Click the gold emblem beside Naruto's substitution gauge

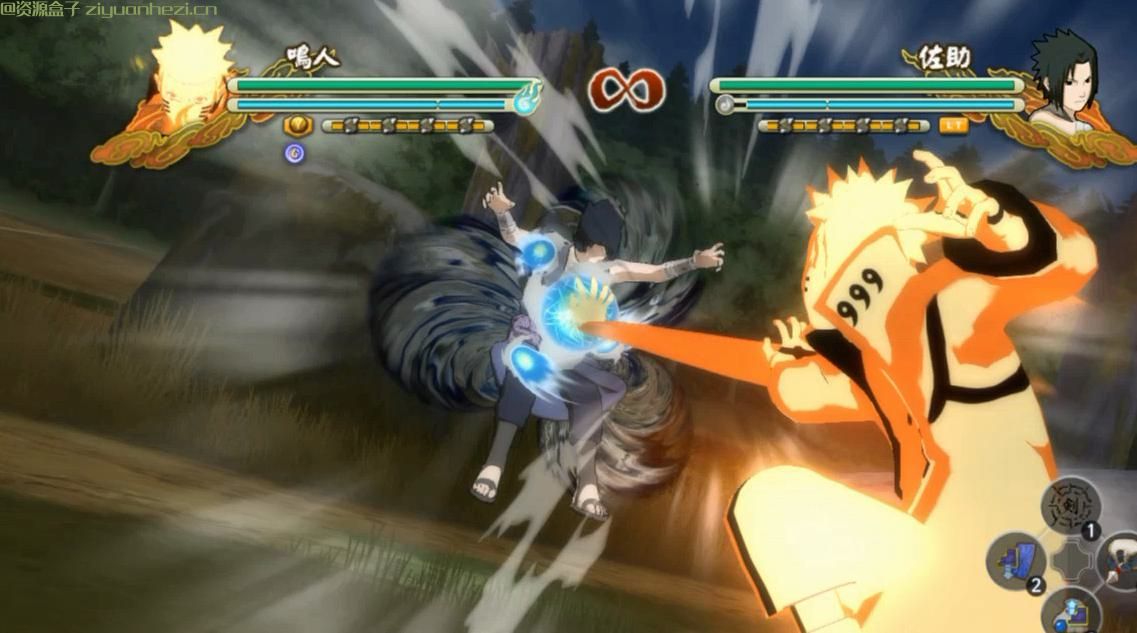(x=298, y=126)
